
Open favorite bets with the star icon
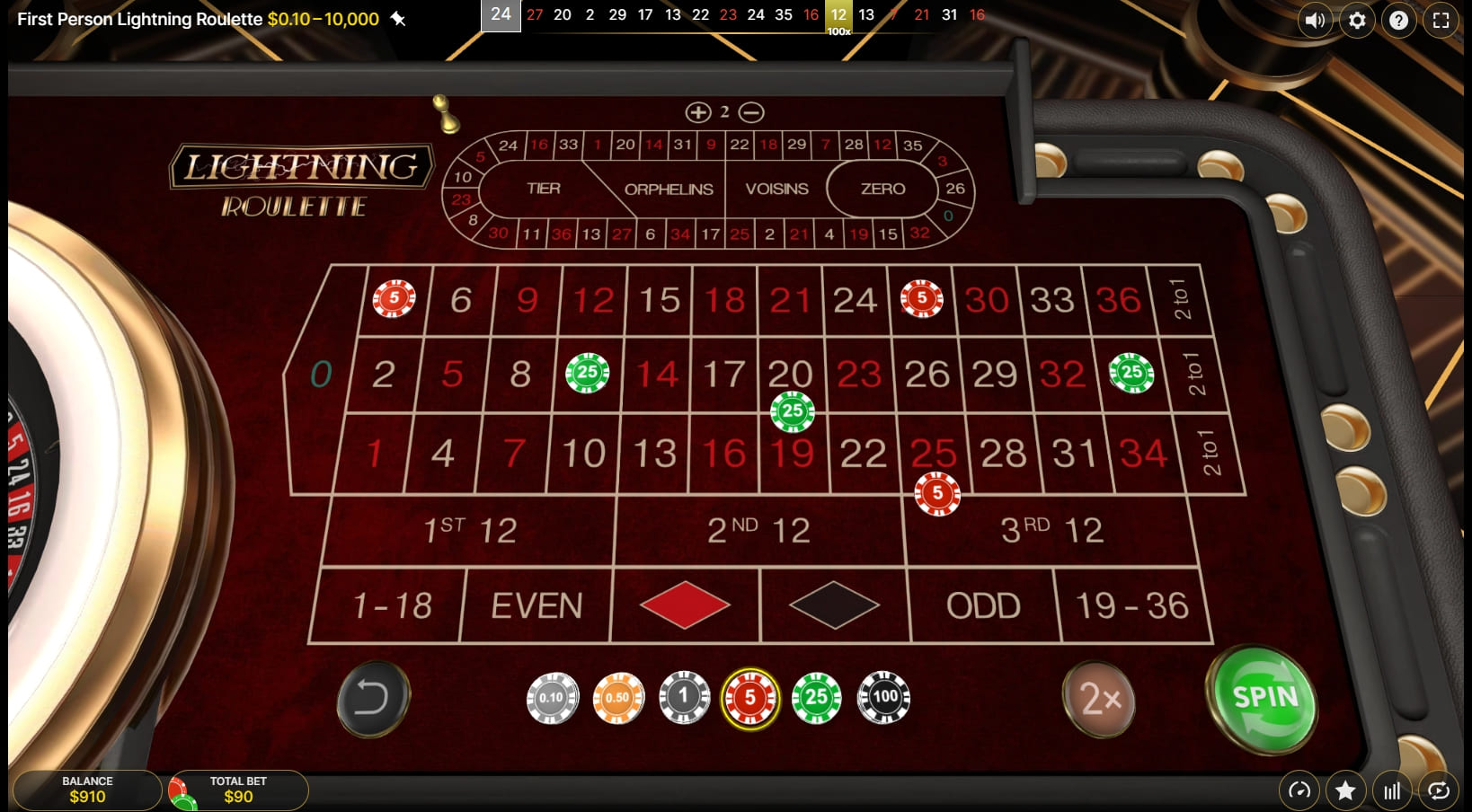(1345, 790)
